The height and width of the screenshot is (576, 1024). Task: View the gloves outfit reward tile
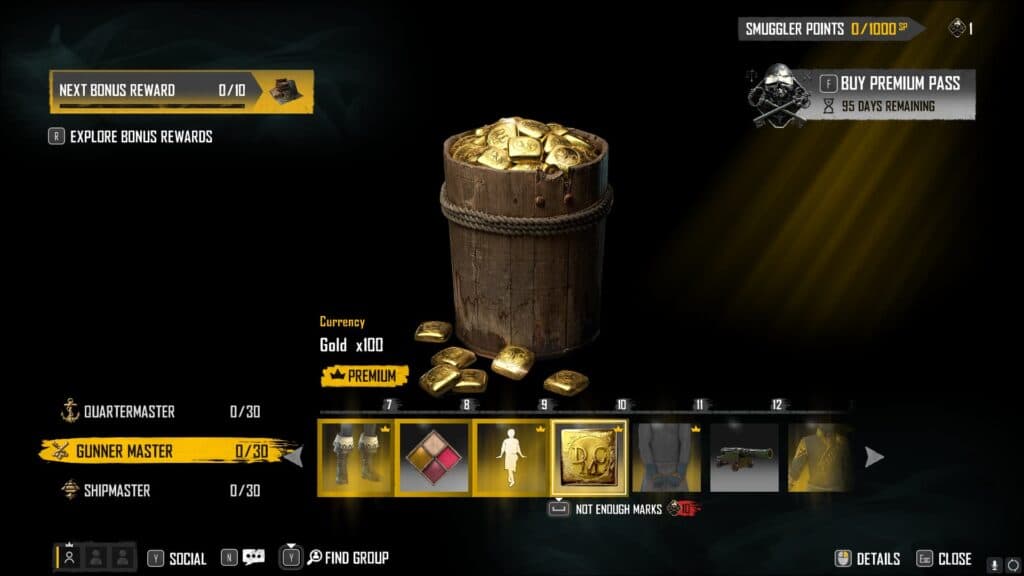point(667,458)
